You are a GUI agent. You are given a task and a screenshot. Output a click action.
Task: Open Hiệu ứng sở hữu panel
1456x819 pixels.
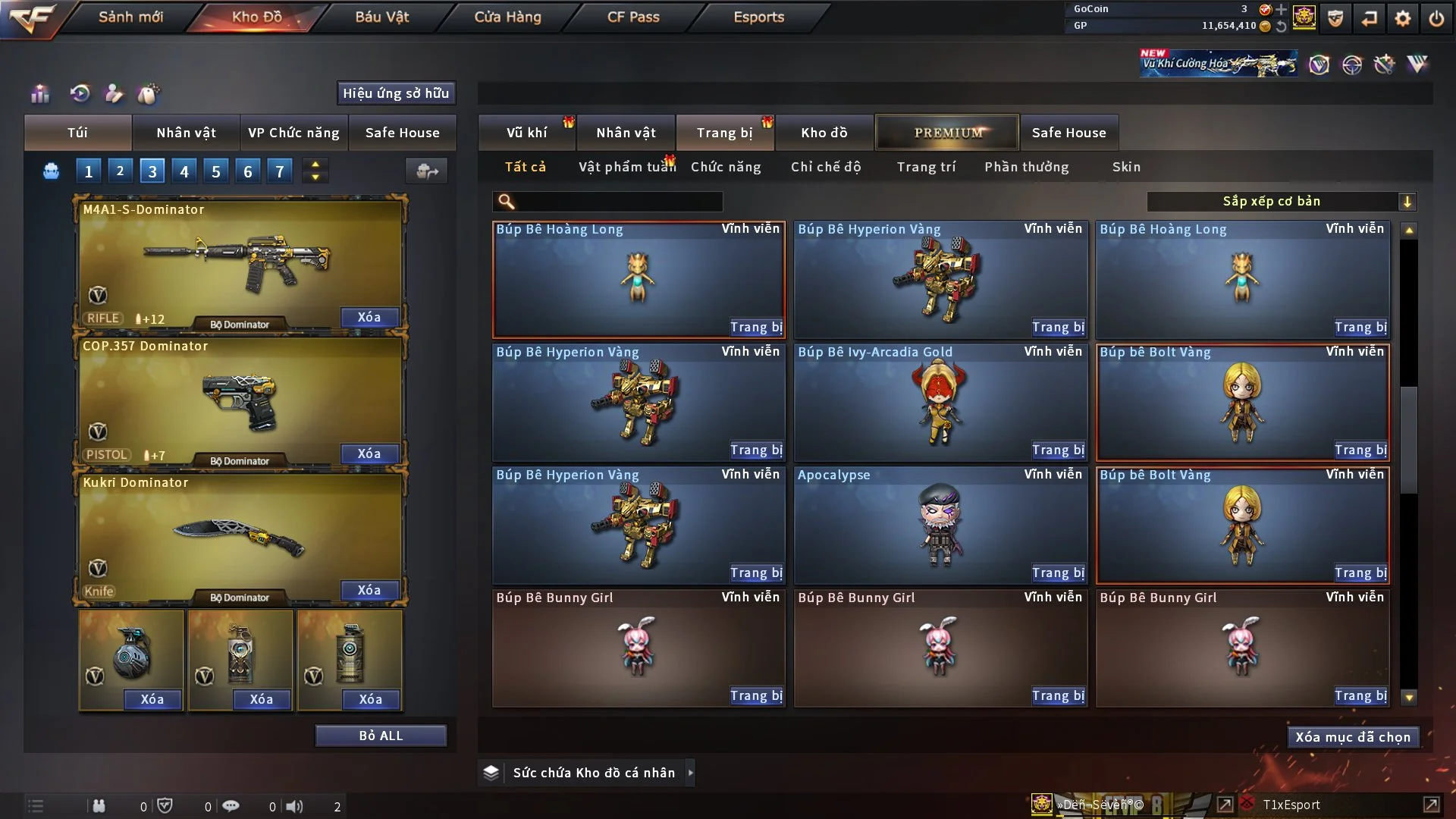click(x=396, y=93)
